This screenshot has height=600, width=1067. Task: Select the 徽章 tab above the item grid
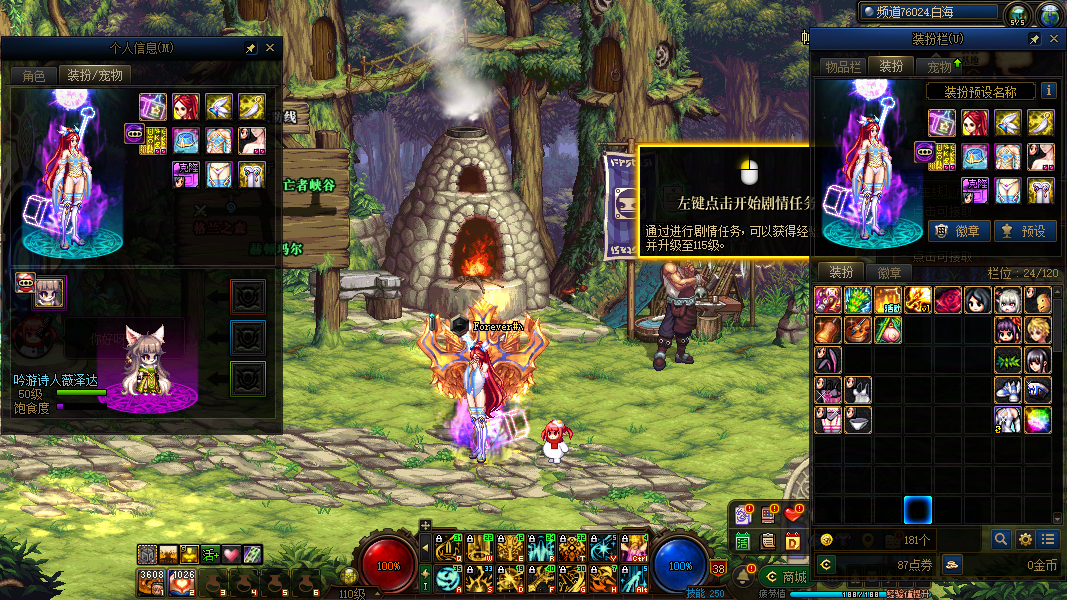889,273
